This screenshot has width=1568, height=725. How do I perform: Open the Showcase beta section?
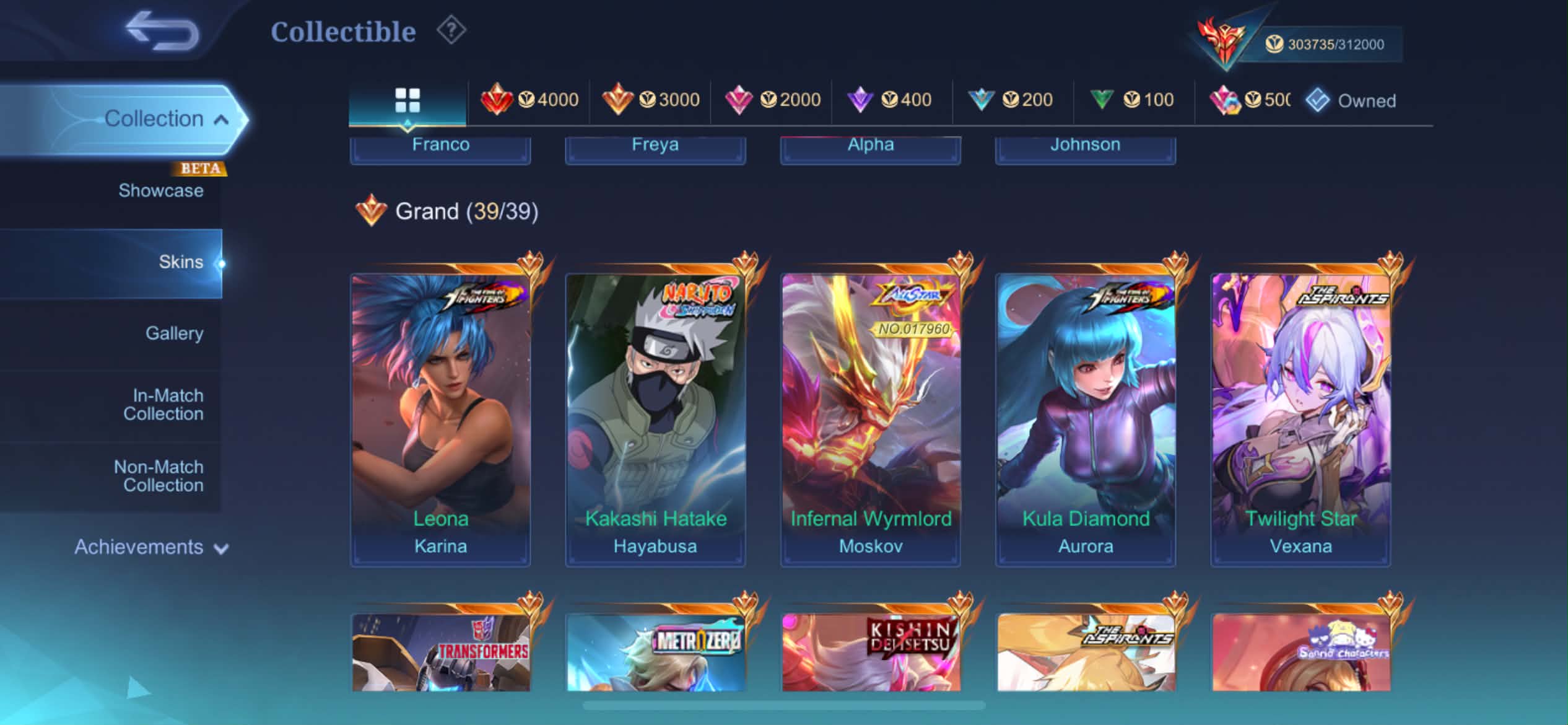click(160, 190)
